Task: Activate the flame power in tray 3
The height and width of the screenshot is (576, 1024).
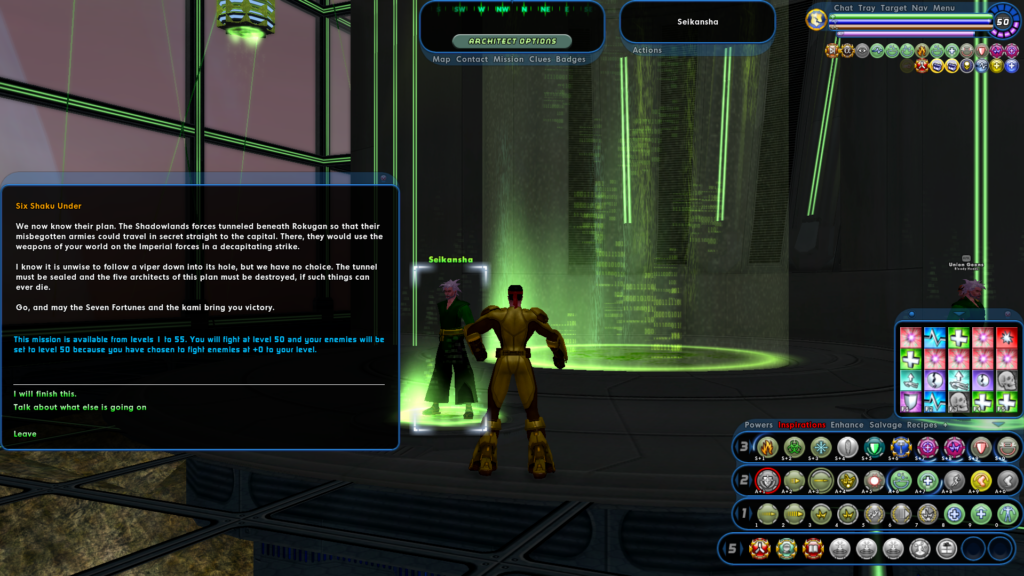Action: pyautogui.click(x=767, y=447)
